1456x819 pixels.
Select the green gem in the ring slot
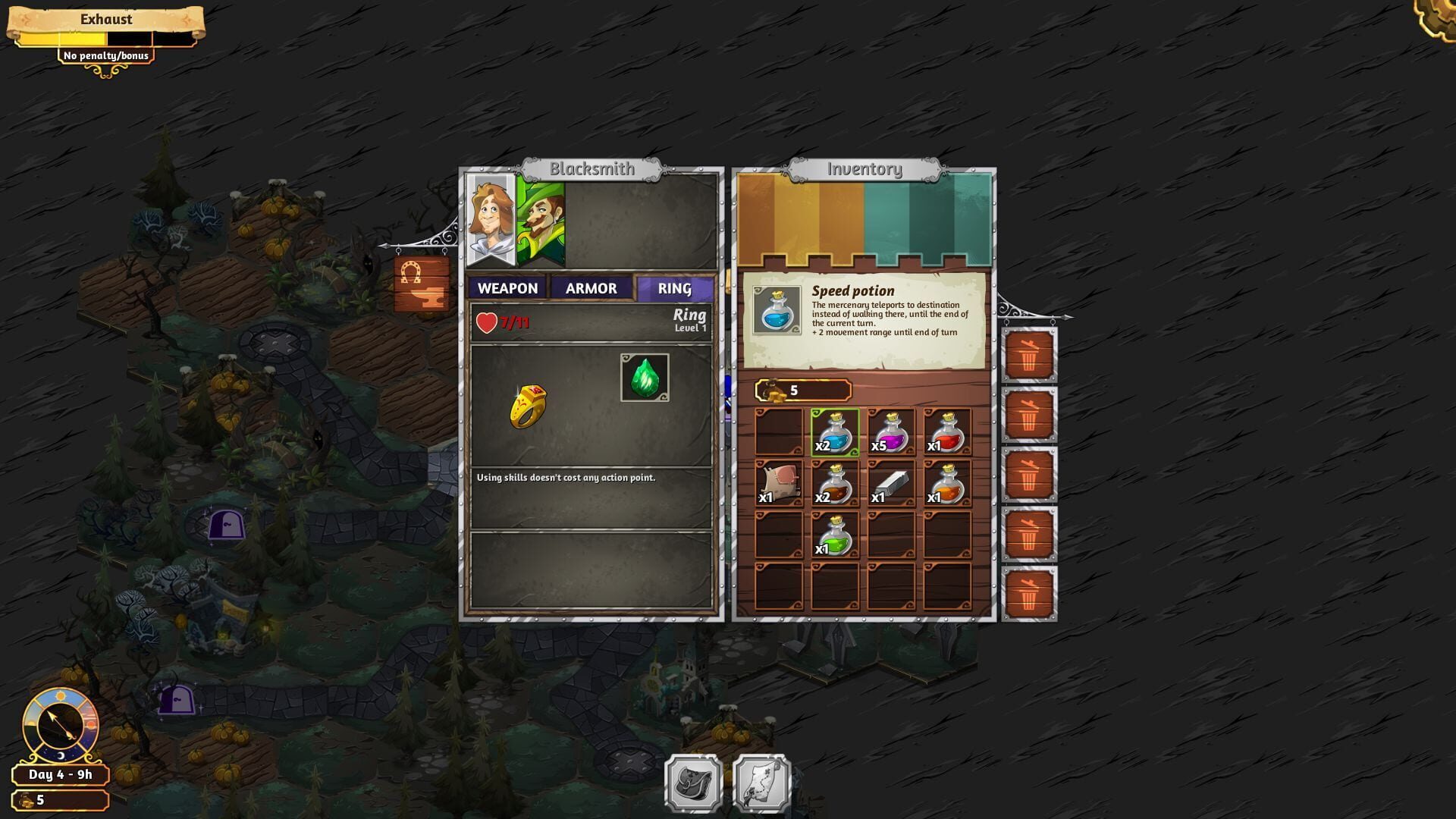click(x=643, y=377)
